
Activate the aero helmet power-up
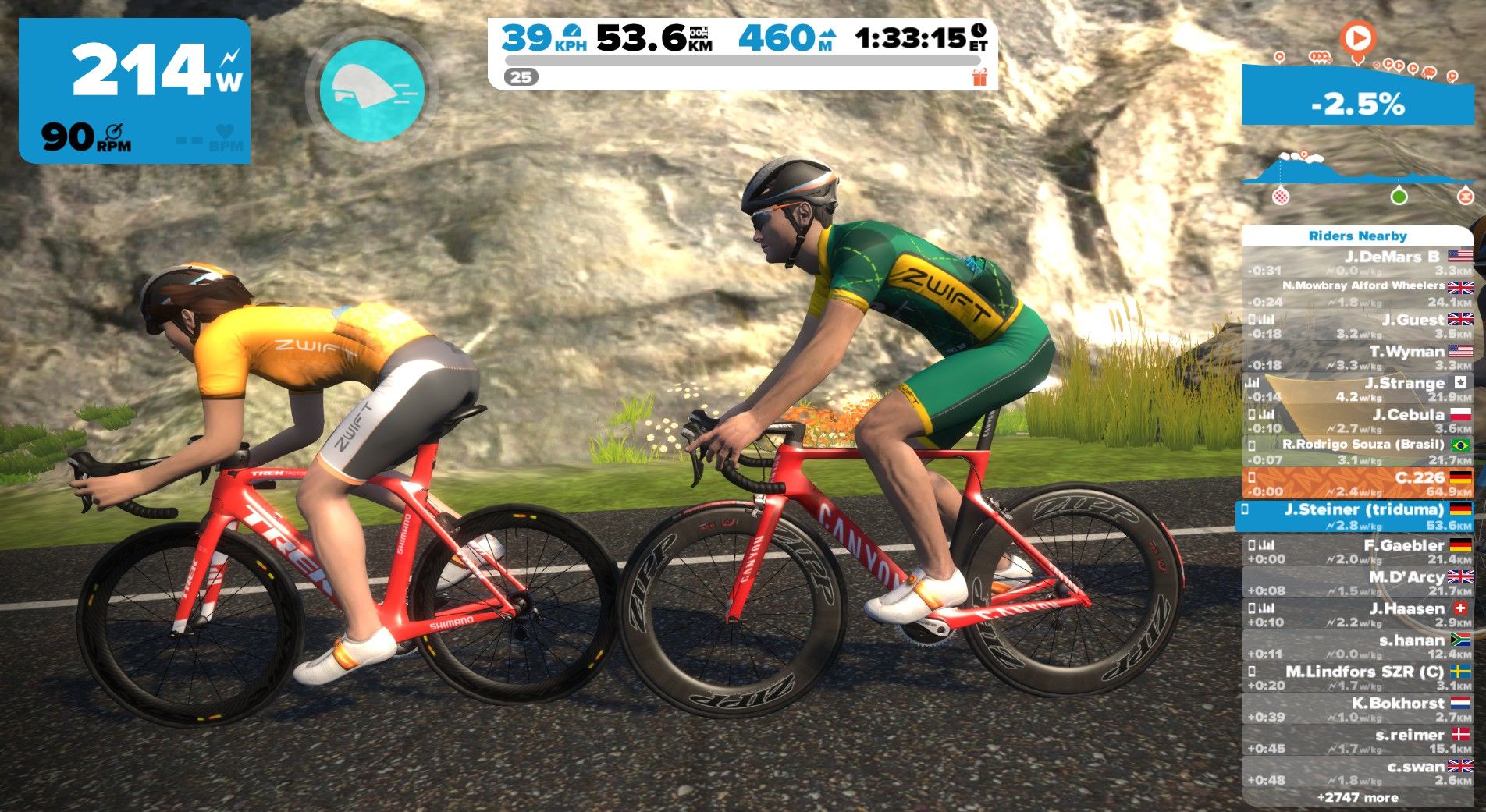(373, 90)
